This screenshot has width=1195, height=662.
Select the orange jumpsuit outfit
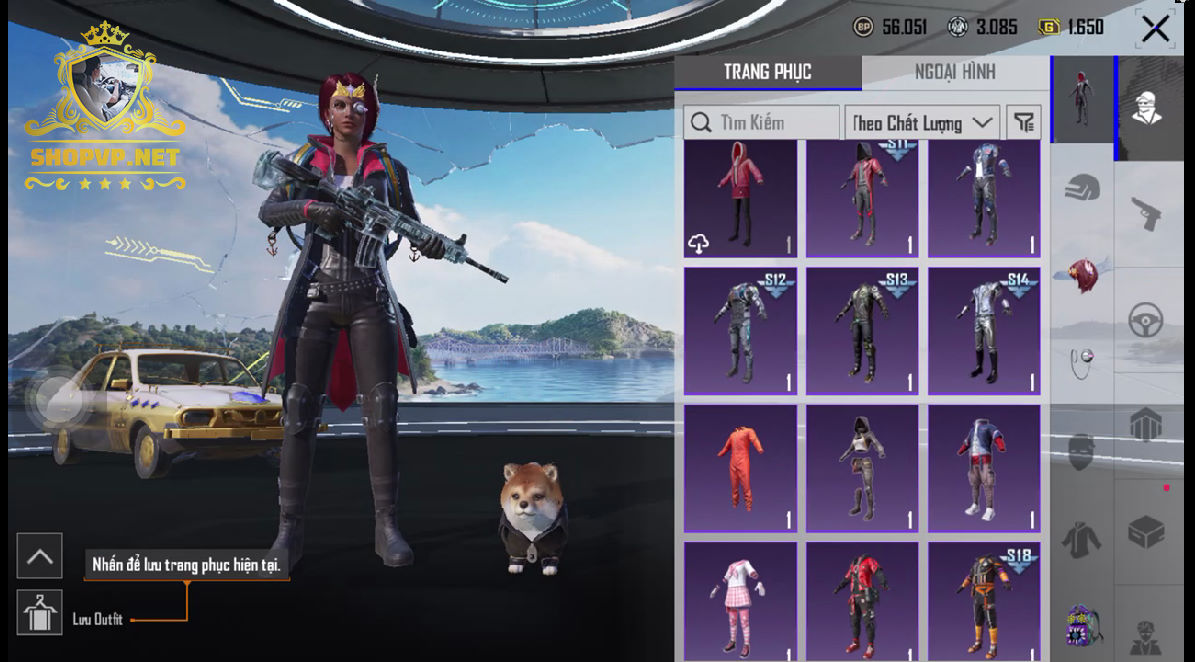[x=741, y=468]
